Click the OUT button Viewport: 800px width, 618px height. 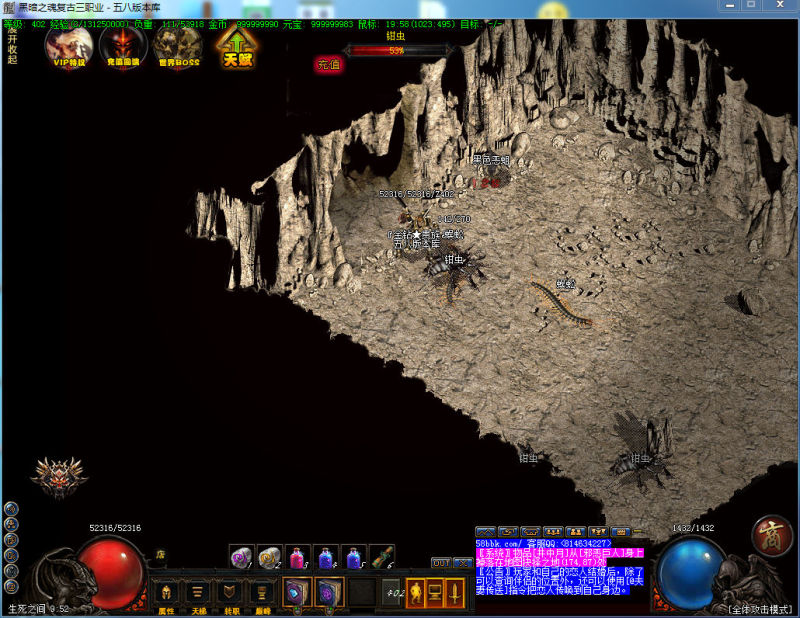point(440,563)
